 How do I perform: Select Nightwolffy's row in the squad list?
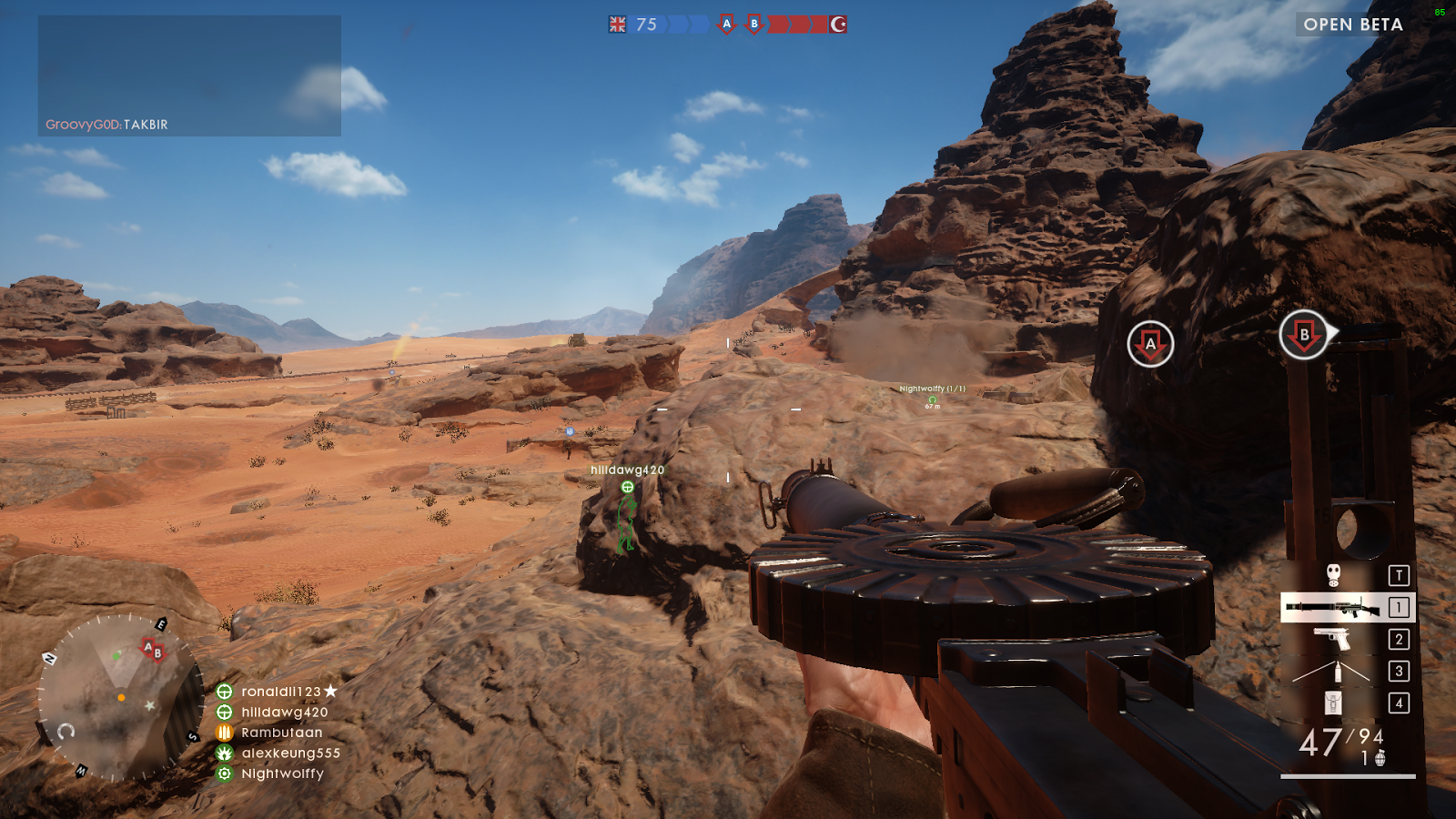tap(282, 773)
